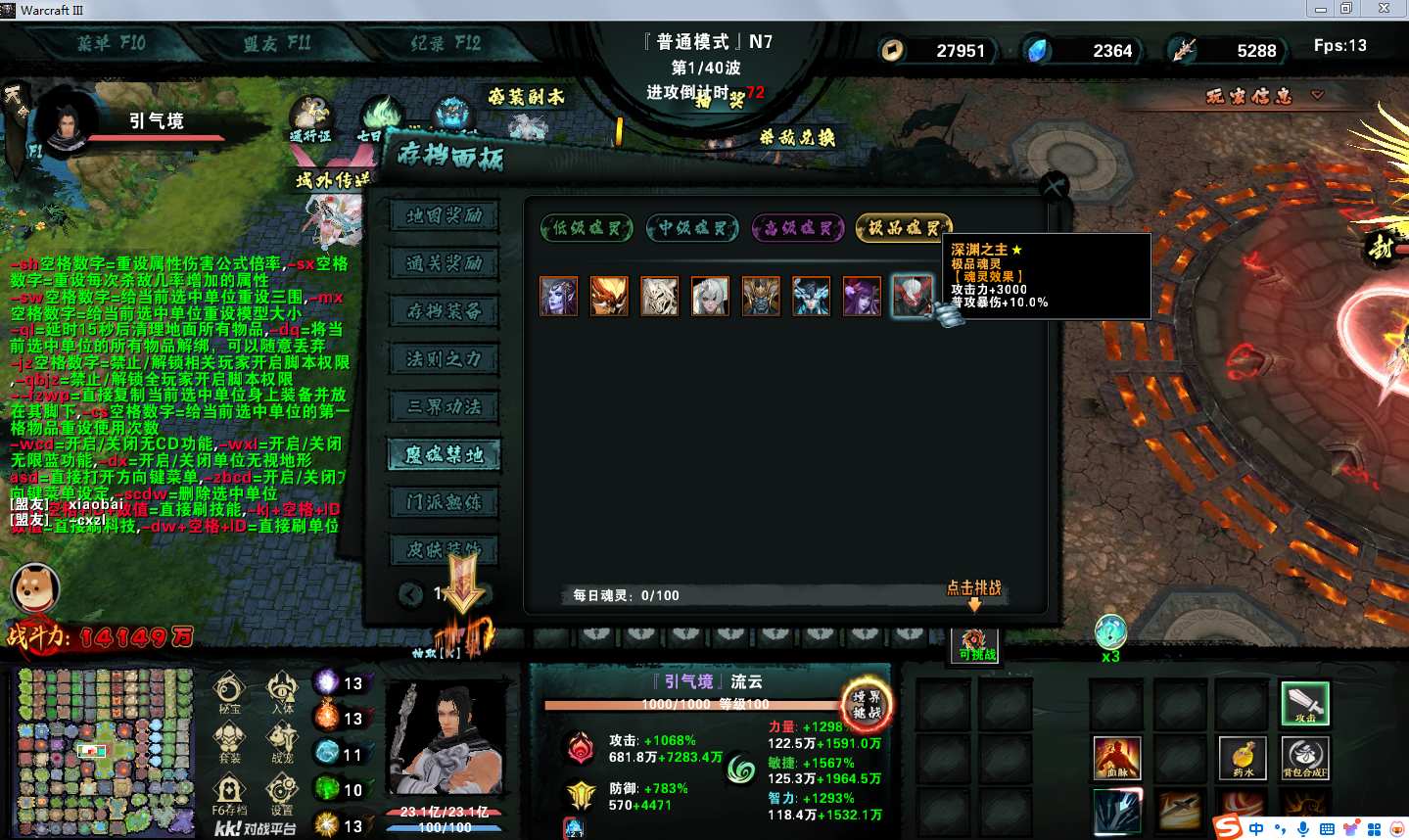Open the 门派熟练 section
Viewport: 1409px width, 840px height.
[445, 503]
